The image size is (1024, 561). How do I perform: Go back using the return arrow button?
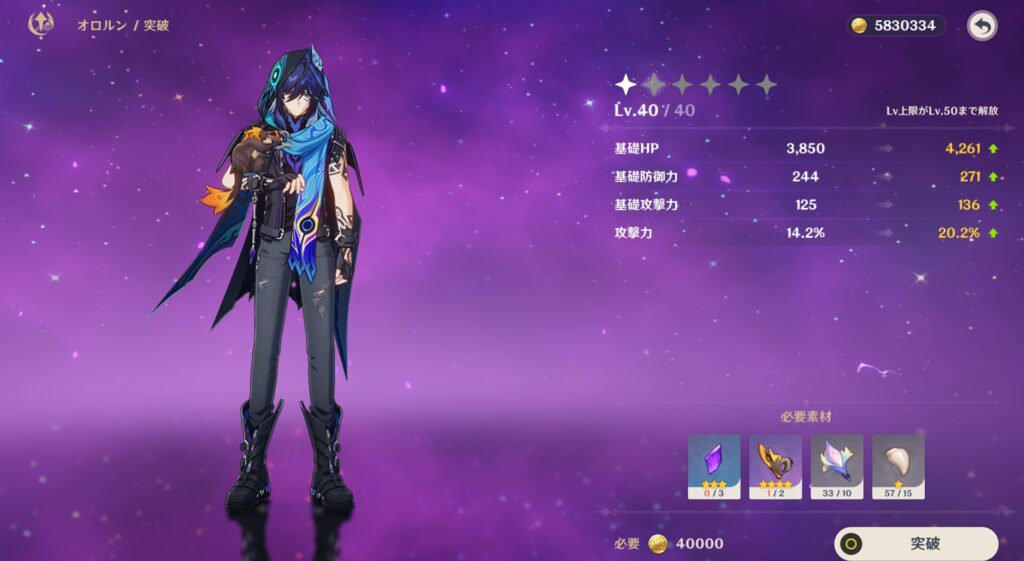pyautogui.click(x=982, y=26)
